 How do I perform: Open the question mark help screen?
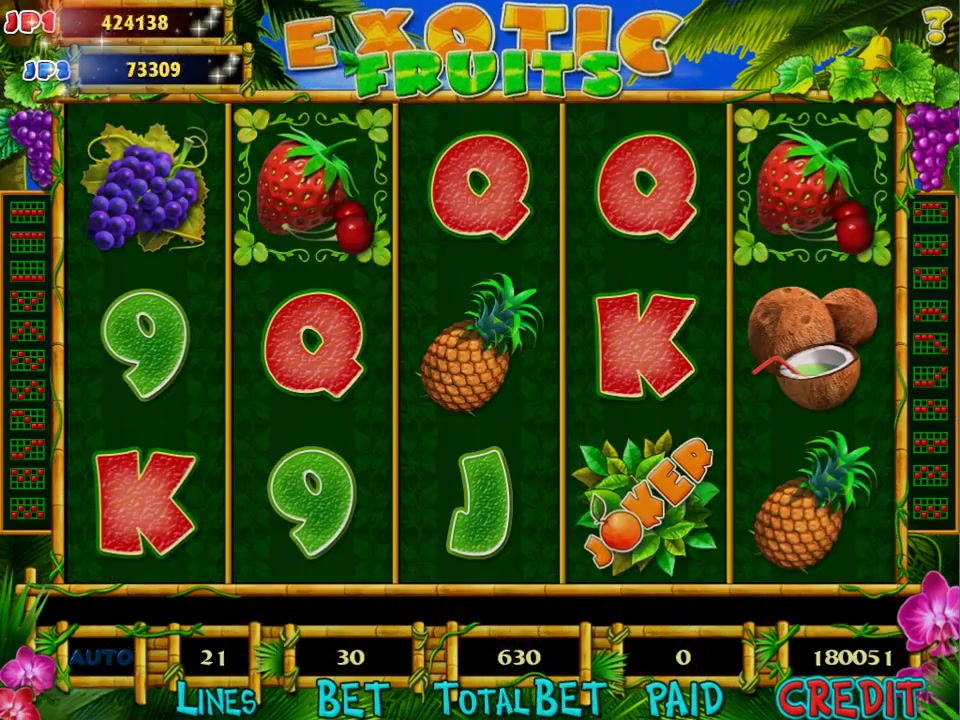pos(936,25)
